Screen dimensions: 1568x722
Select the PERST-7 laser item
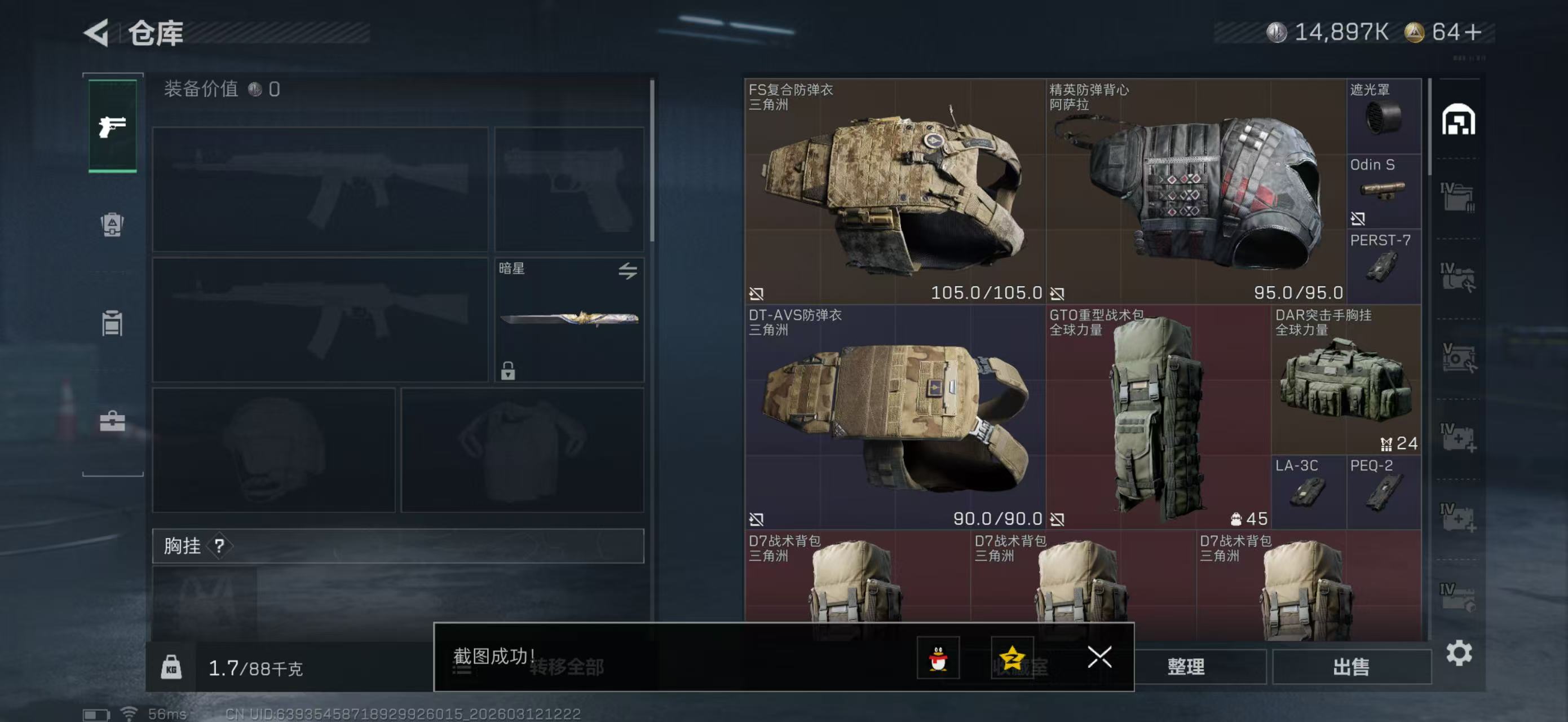(x=1384, y=266)
